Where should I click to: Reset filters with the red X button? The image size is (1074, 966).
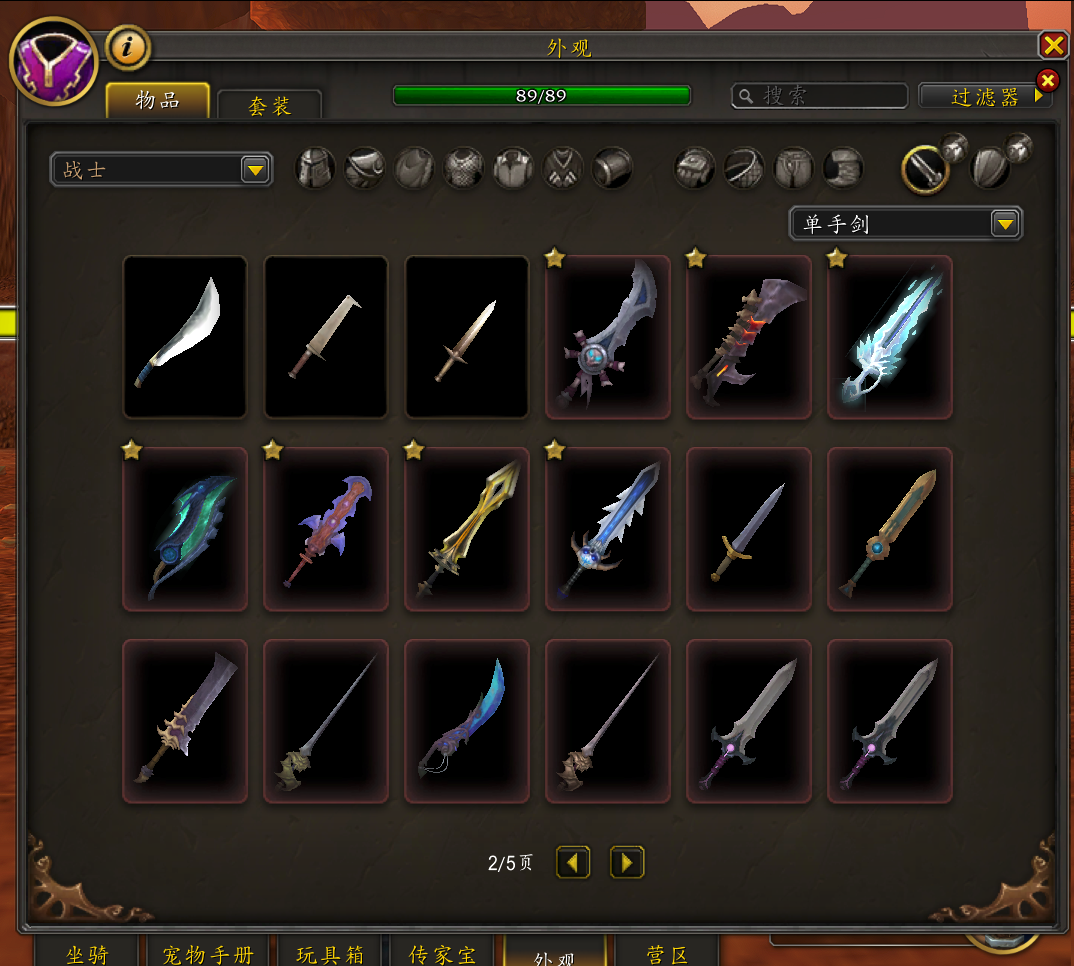[x=1047, y=81]
